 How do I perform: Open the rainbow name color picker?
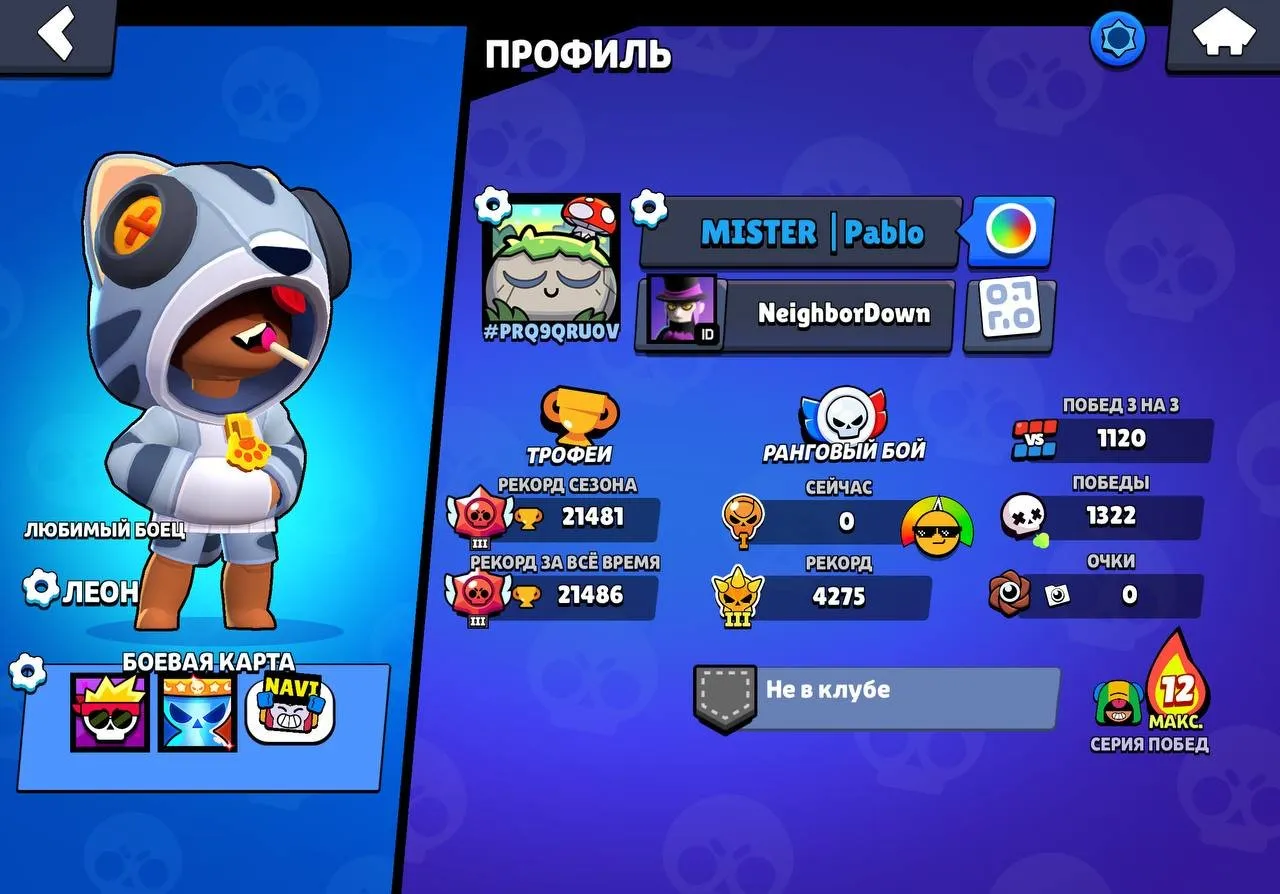[x=1010, y=231]
